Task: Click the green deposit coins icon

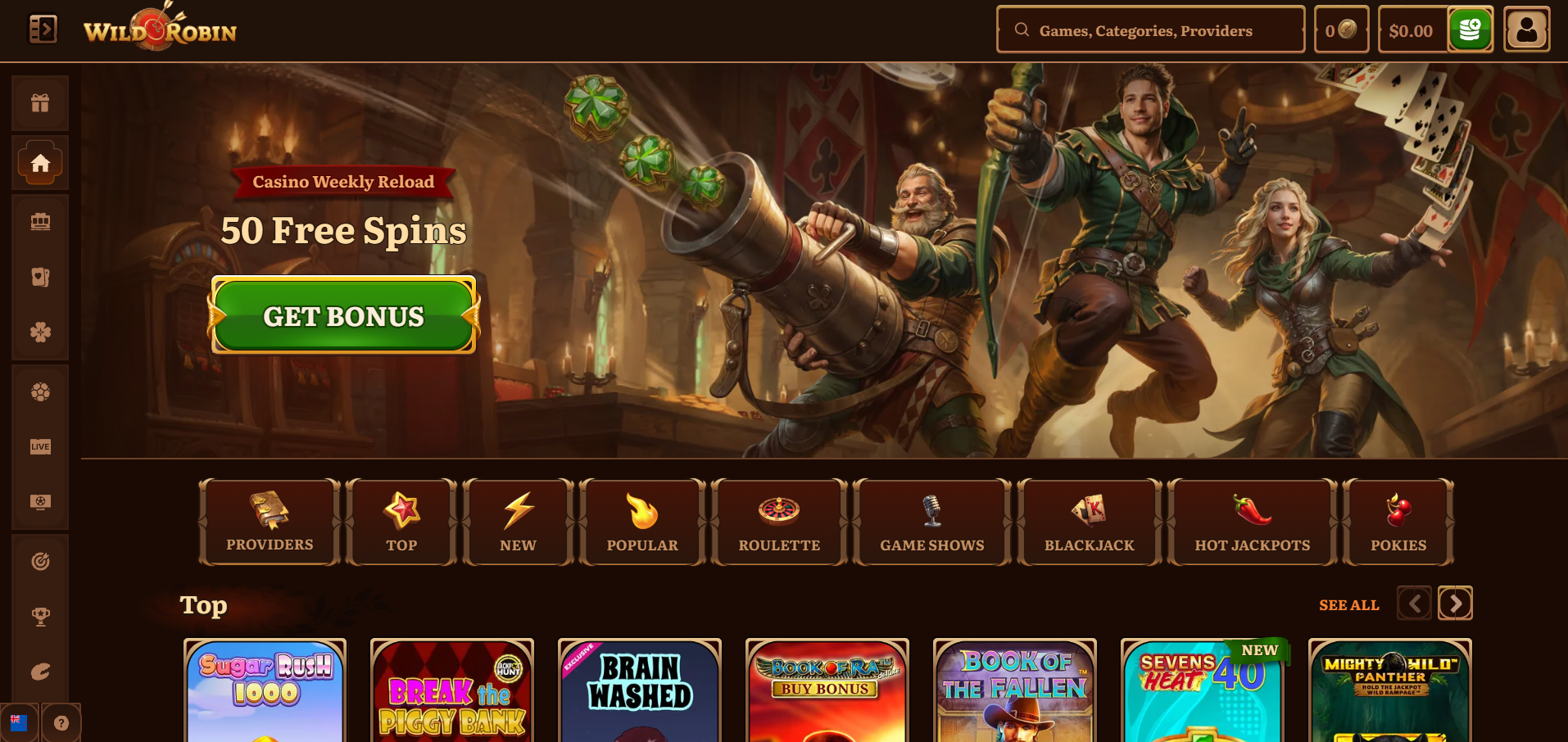Action: click(x=1470, y=29)
